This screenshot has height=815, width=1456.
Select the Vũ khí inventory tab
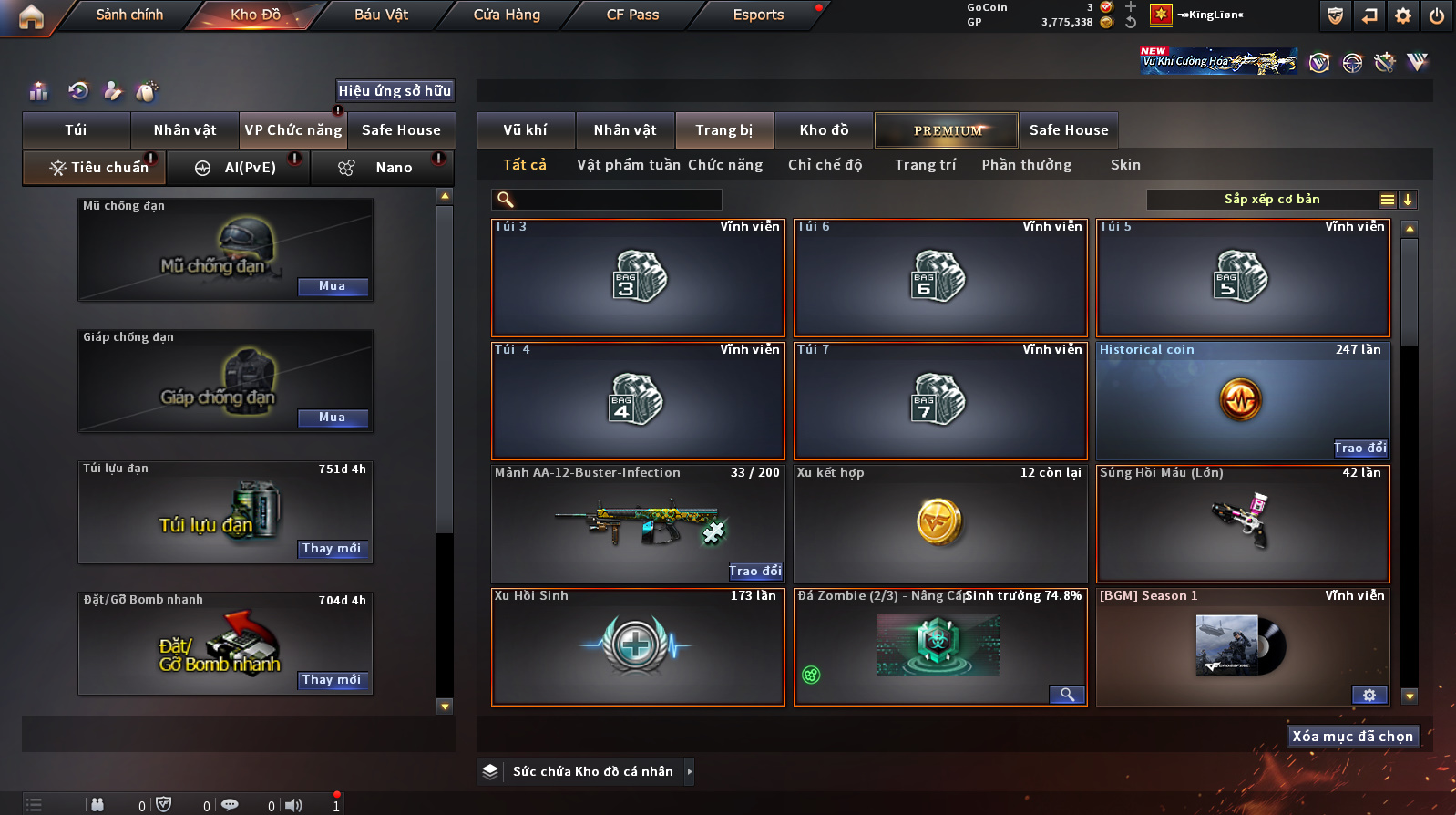click(526, 130)
